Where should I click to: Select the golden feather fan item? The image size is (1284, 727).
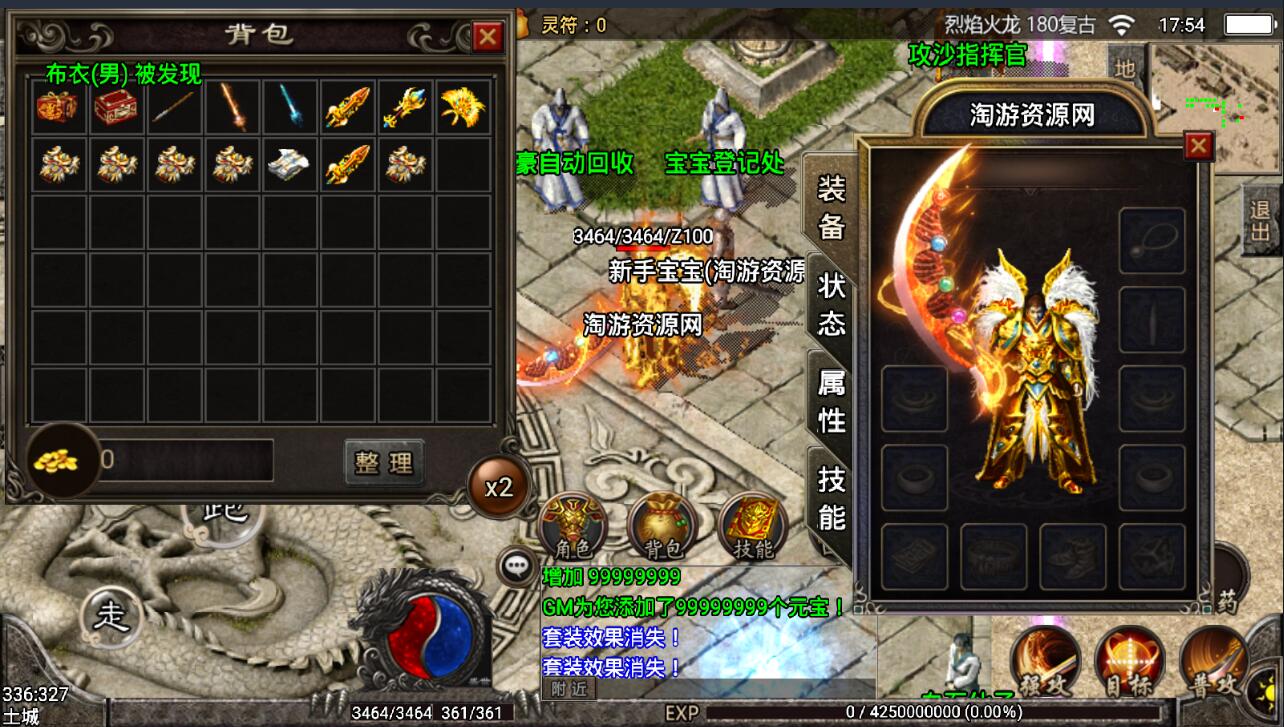(x=463, y=106)
